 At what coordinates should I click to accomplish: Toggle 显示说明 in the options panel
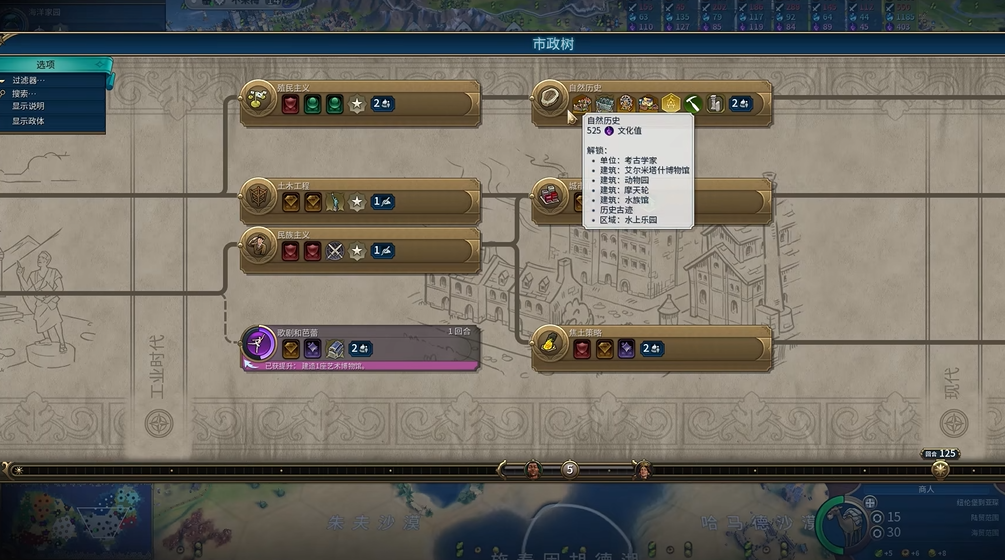click(x=28, y=106)
